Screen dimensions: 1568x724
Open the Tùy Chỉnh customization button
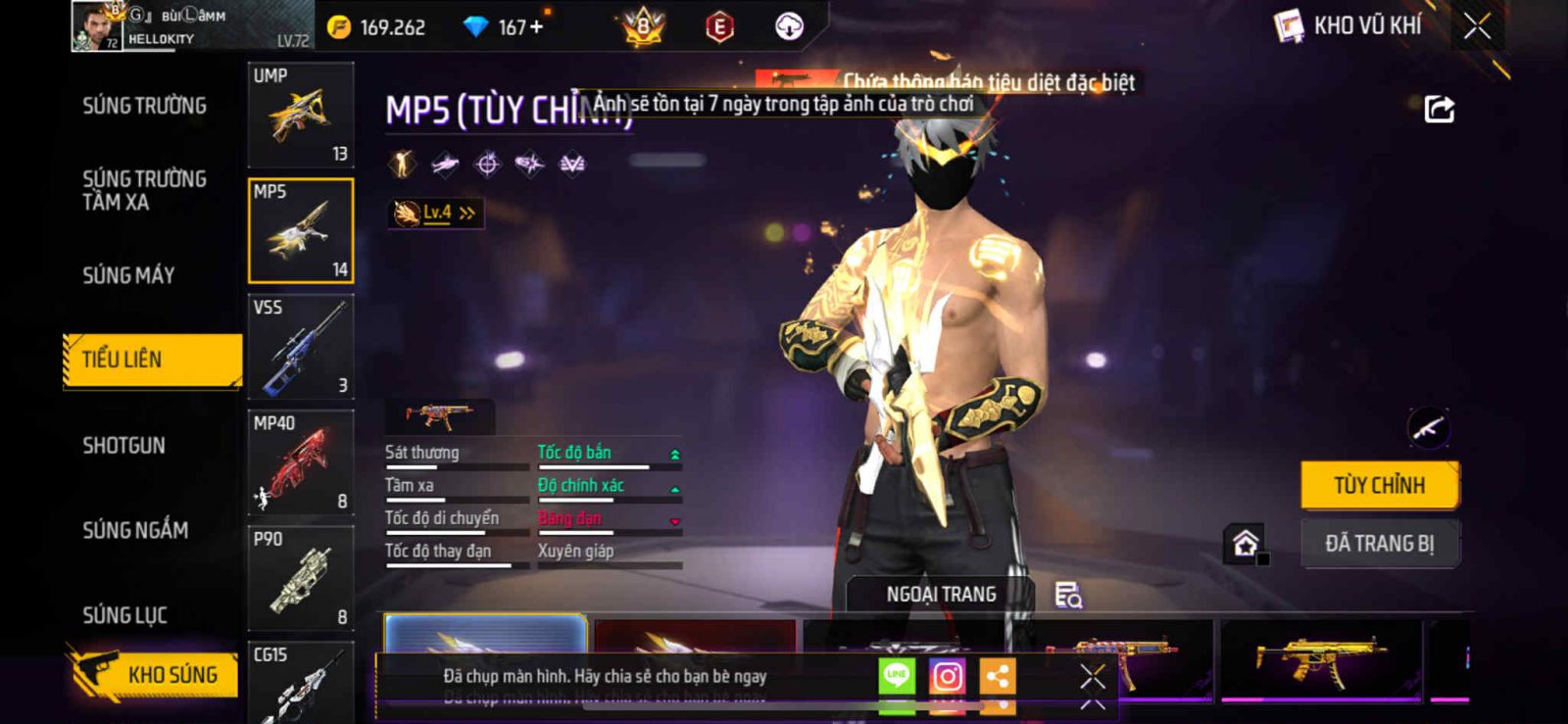pyautogui.click(x=1379, y=485)
